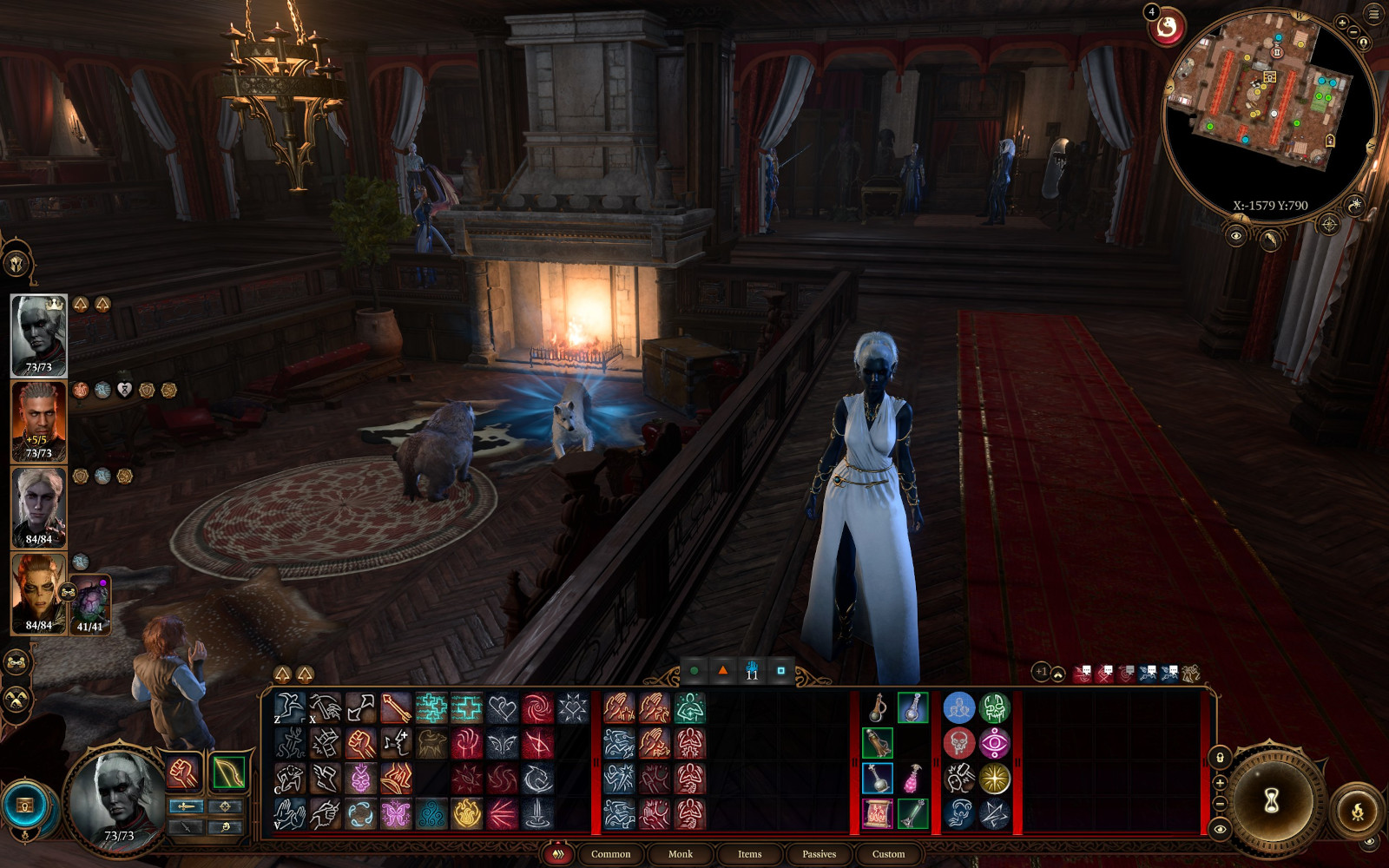The width and height of the screenshot is (1389, 868).
Task: Click the hourglass end turn button
Action: [1271, 801]
